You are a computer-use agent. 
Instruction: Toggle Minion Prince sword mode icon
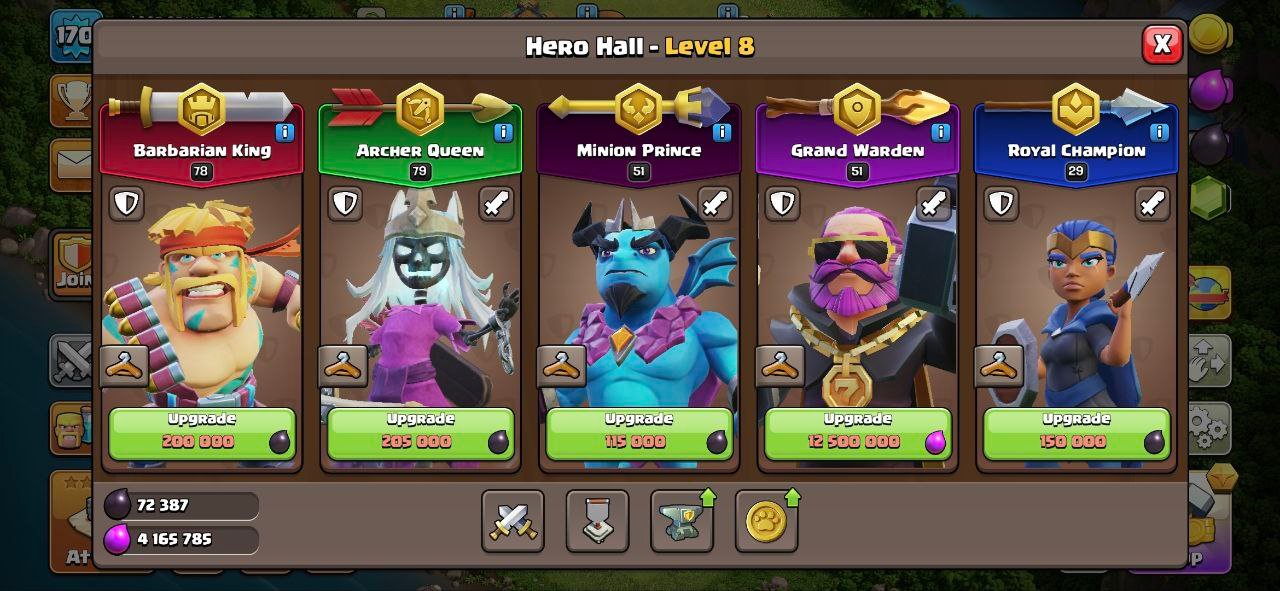pos(714,204)
